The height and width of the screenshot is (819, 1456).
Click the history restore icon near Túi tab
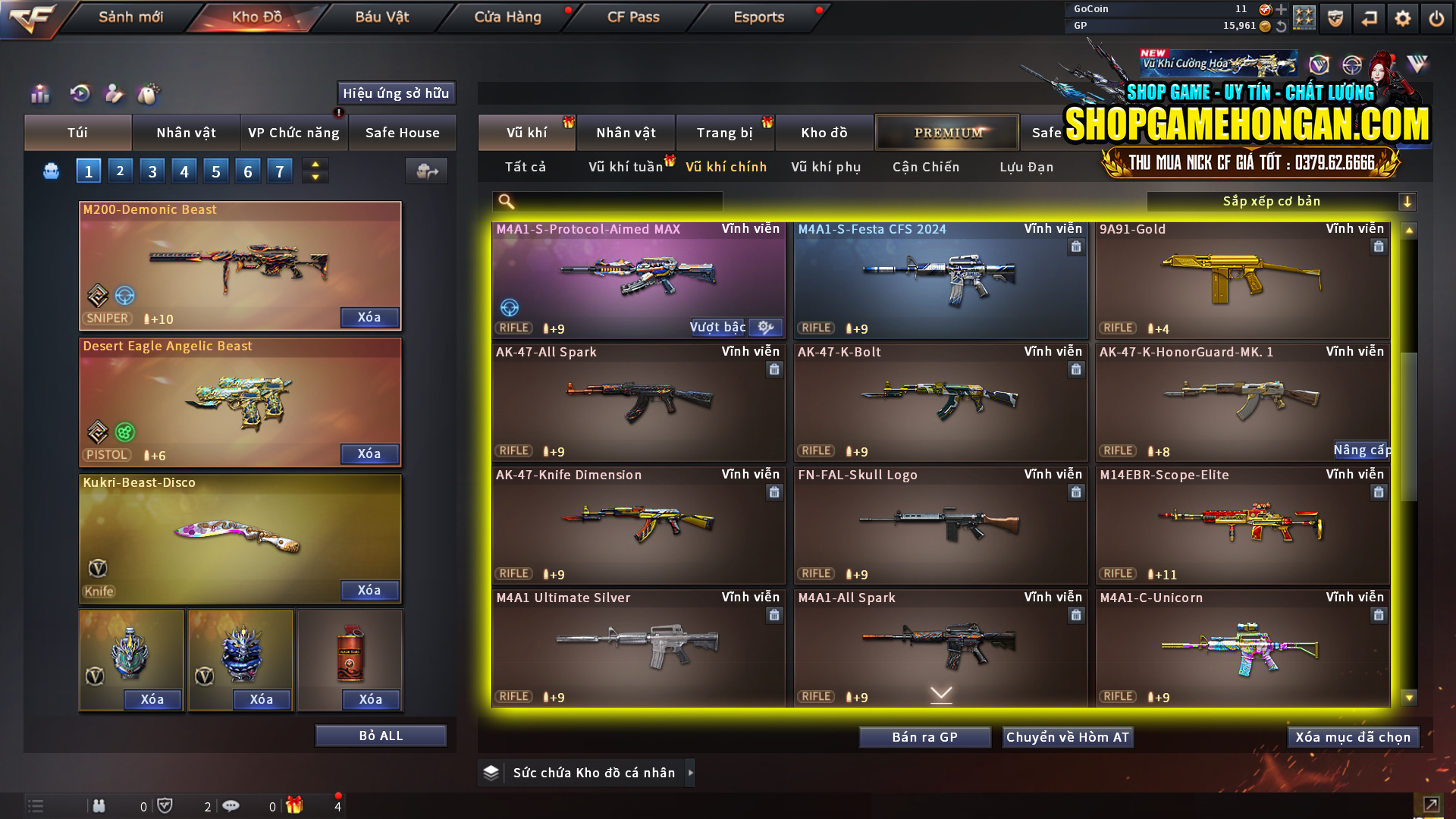click(x=78, y=94)
